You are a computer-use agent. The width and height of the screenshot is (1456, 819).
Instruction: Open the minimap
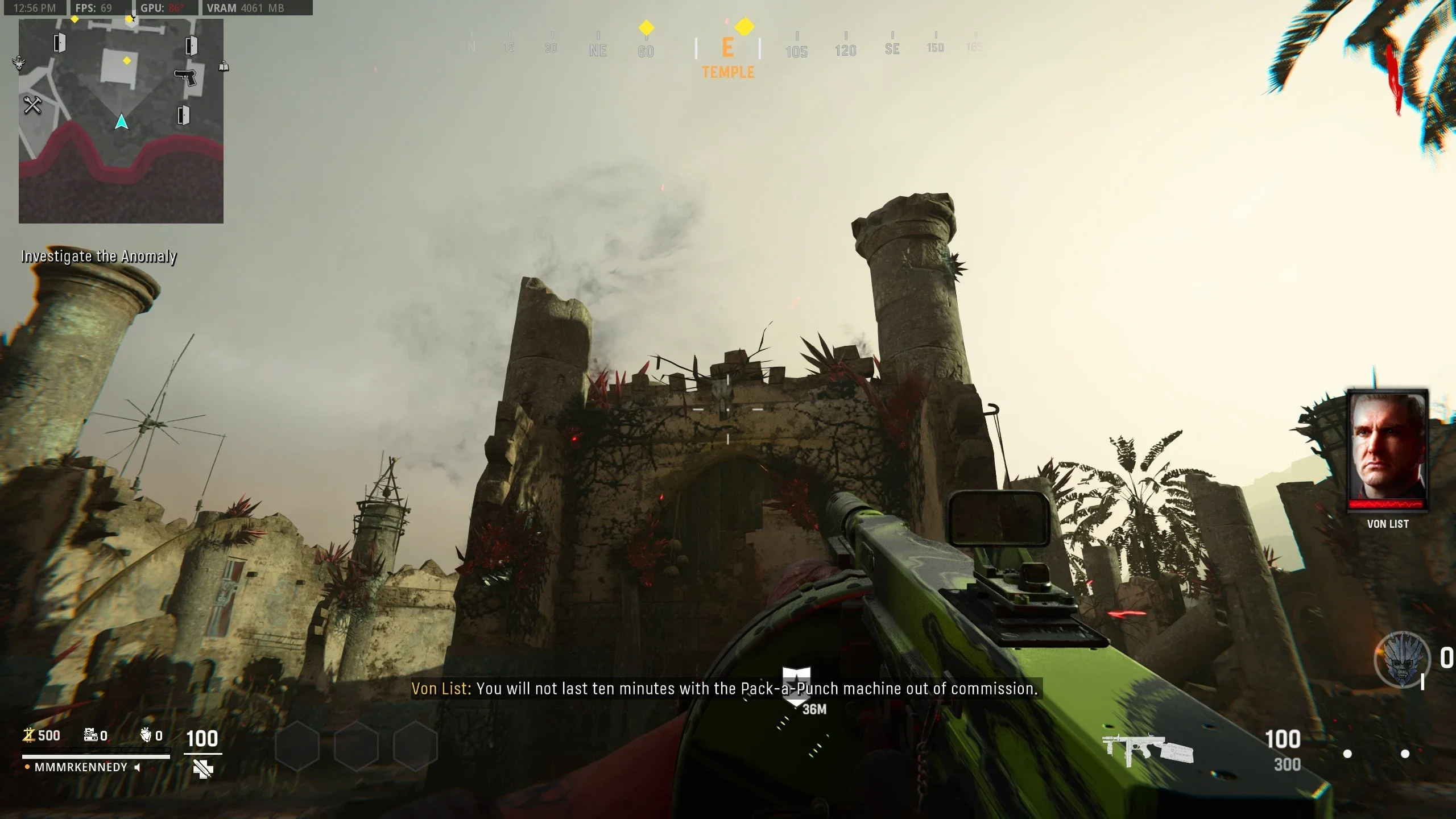[121, 121]
